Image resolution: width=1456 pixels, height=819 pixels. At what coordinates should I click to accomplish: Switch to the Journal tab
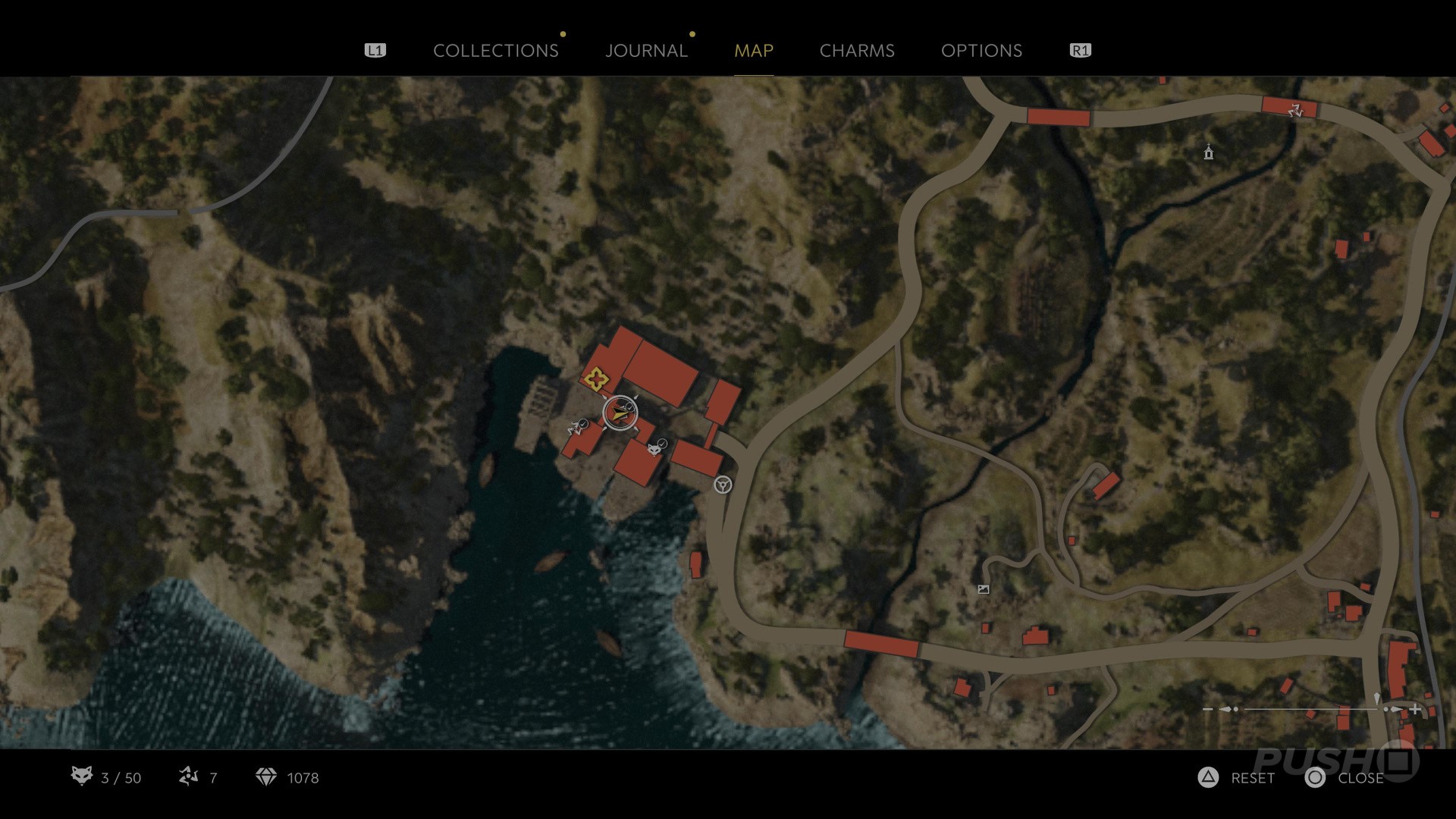pos(646,51)
